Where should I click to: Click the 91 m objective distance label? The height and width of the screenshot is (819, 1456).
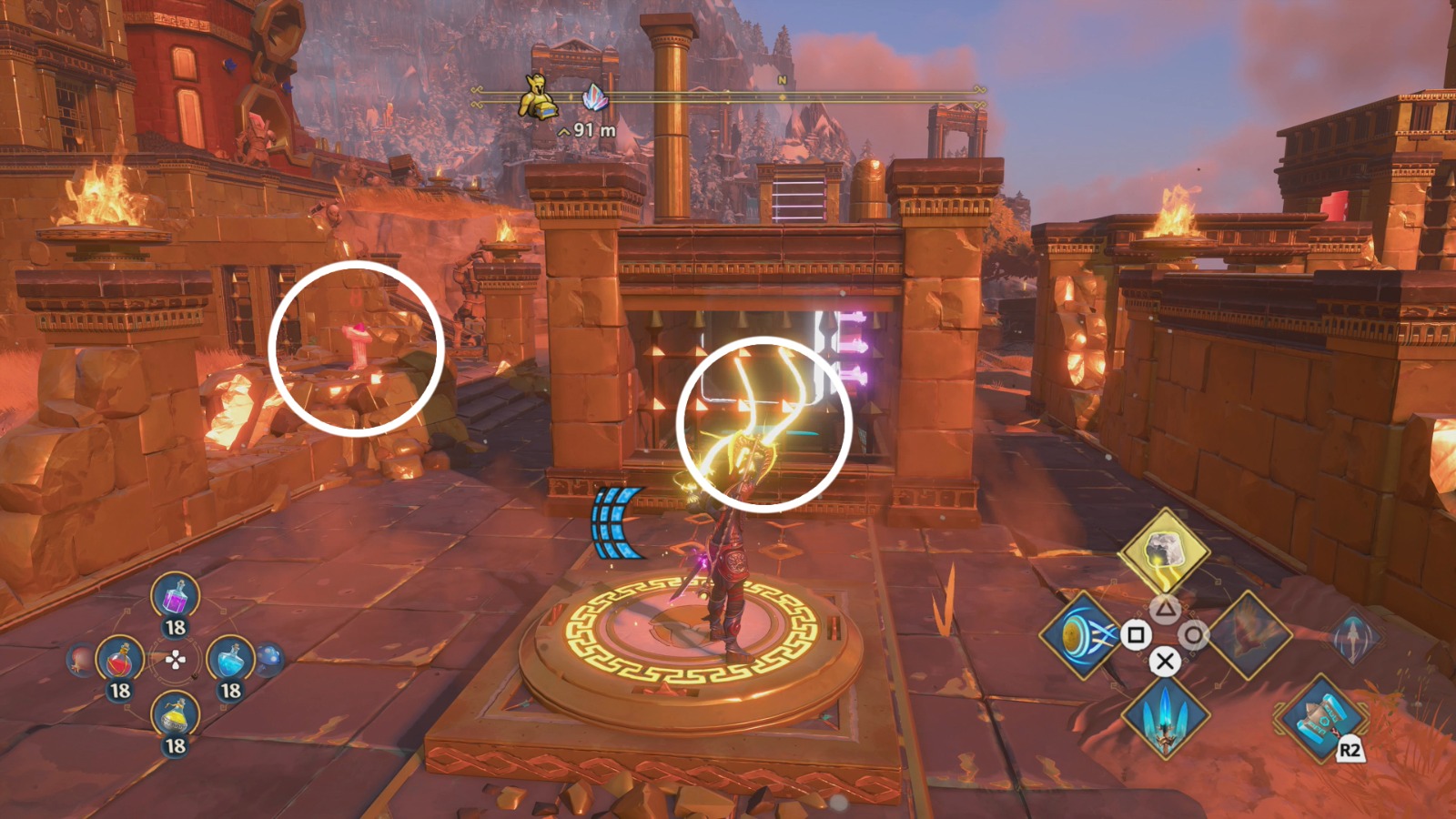[587, 129]
